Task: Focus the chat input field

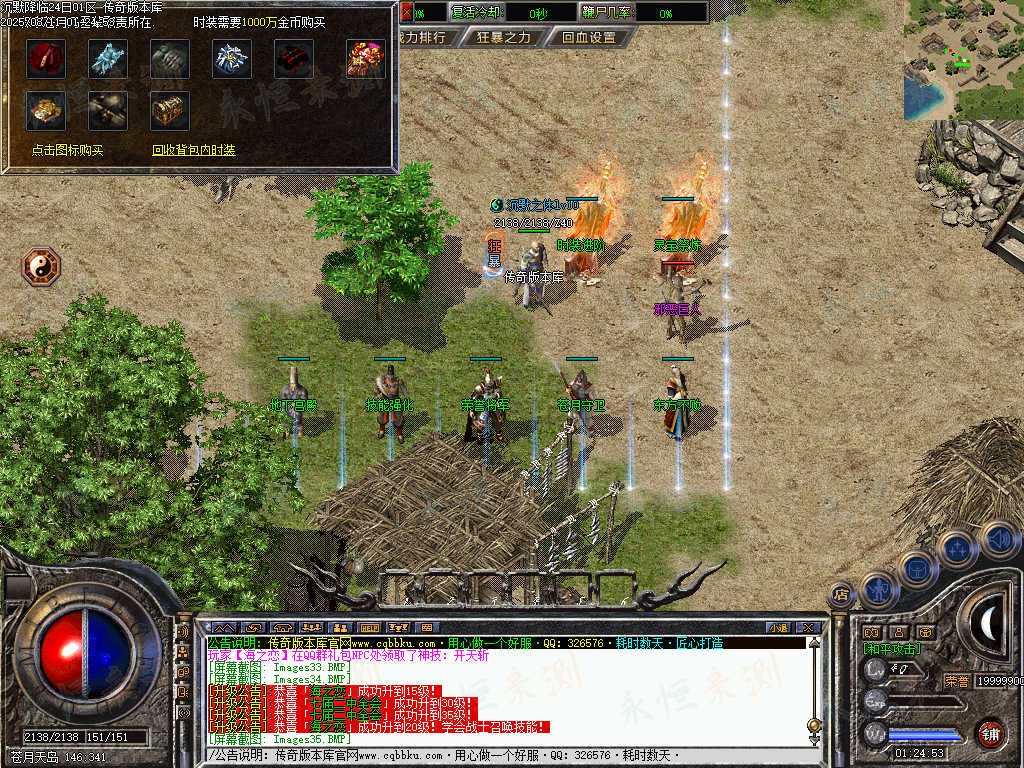Action: point(500,755)
